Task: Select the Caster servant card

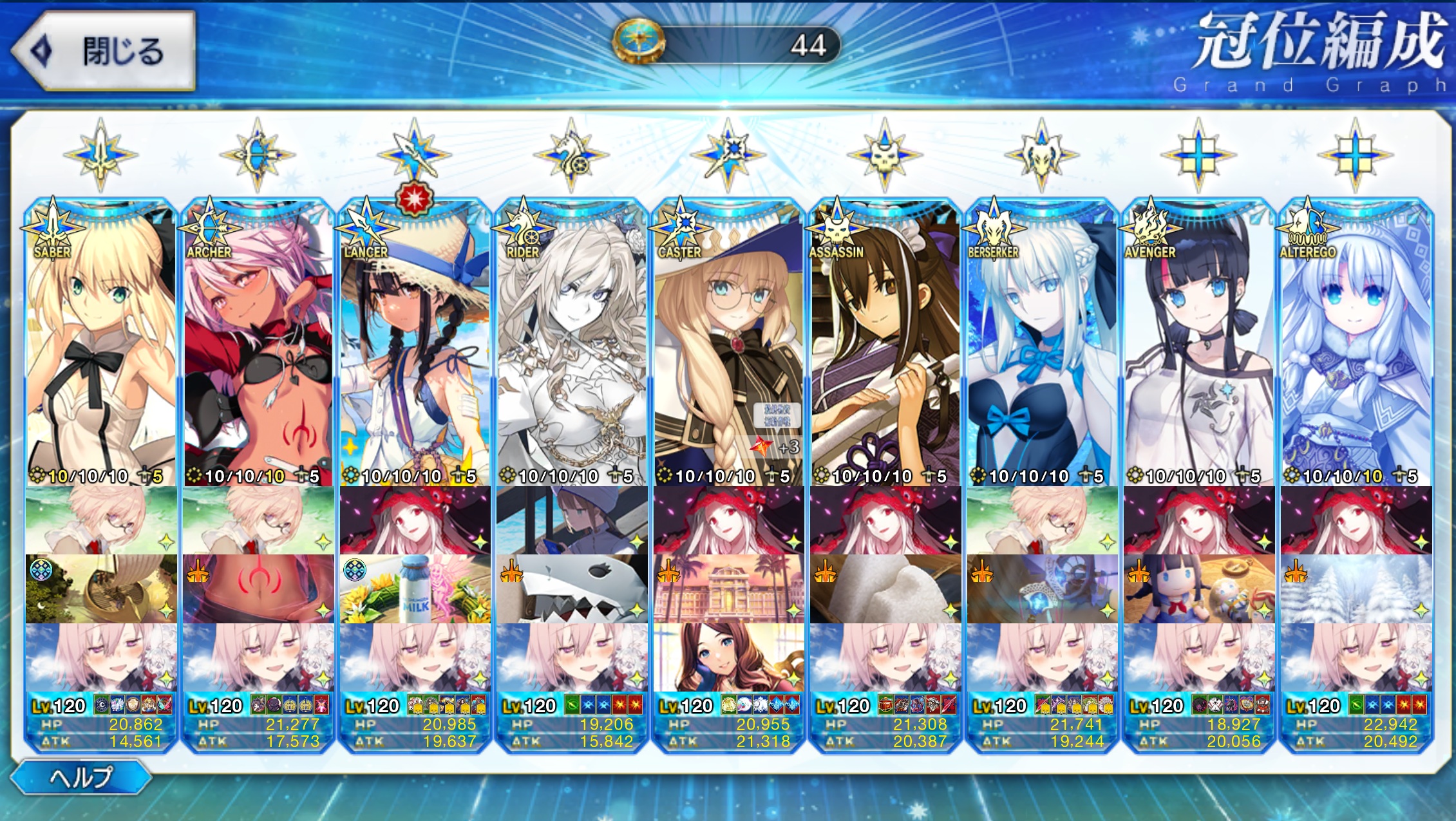Action: (728, 348)
